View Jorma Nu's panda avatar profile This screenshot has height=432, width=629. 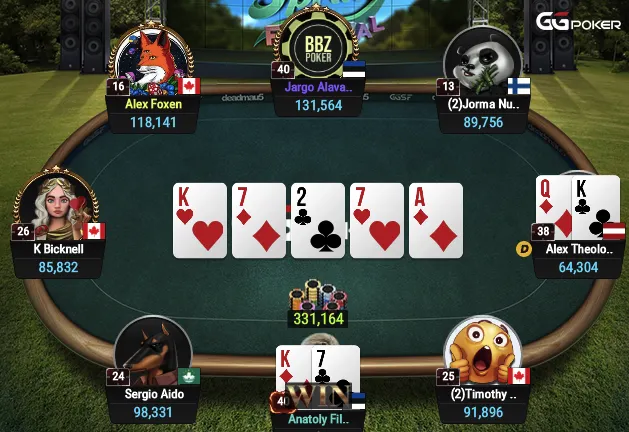pos(480,58)
